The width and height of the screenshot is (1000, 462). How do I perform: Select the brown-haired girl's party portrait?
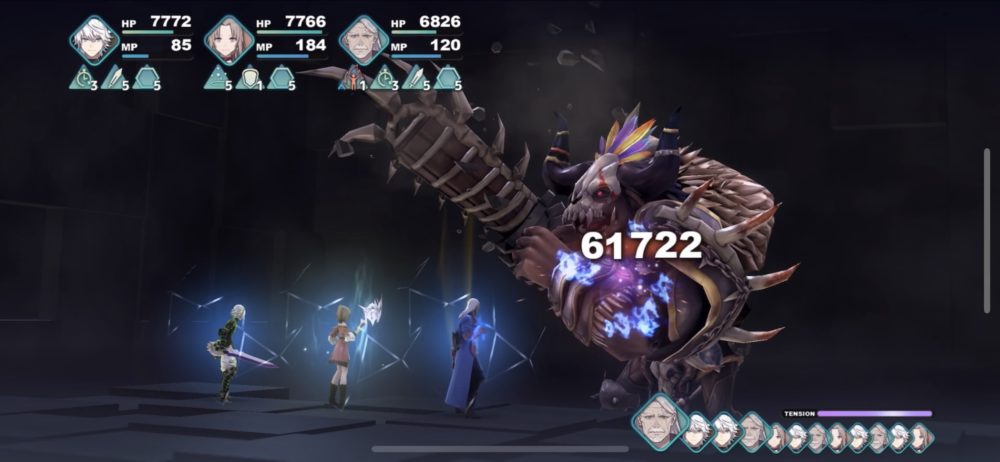228,40
